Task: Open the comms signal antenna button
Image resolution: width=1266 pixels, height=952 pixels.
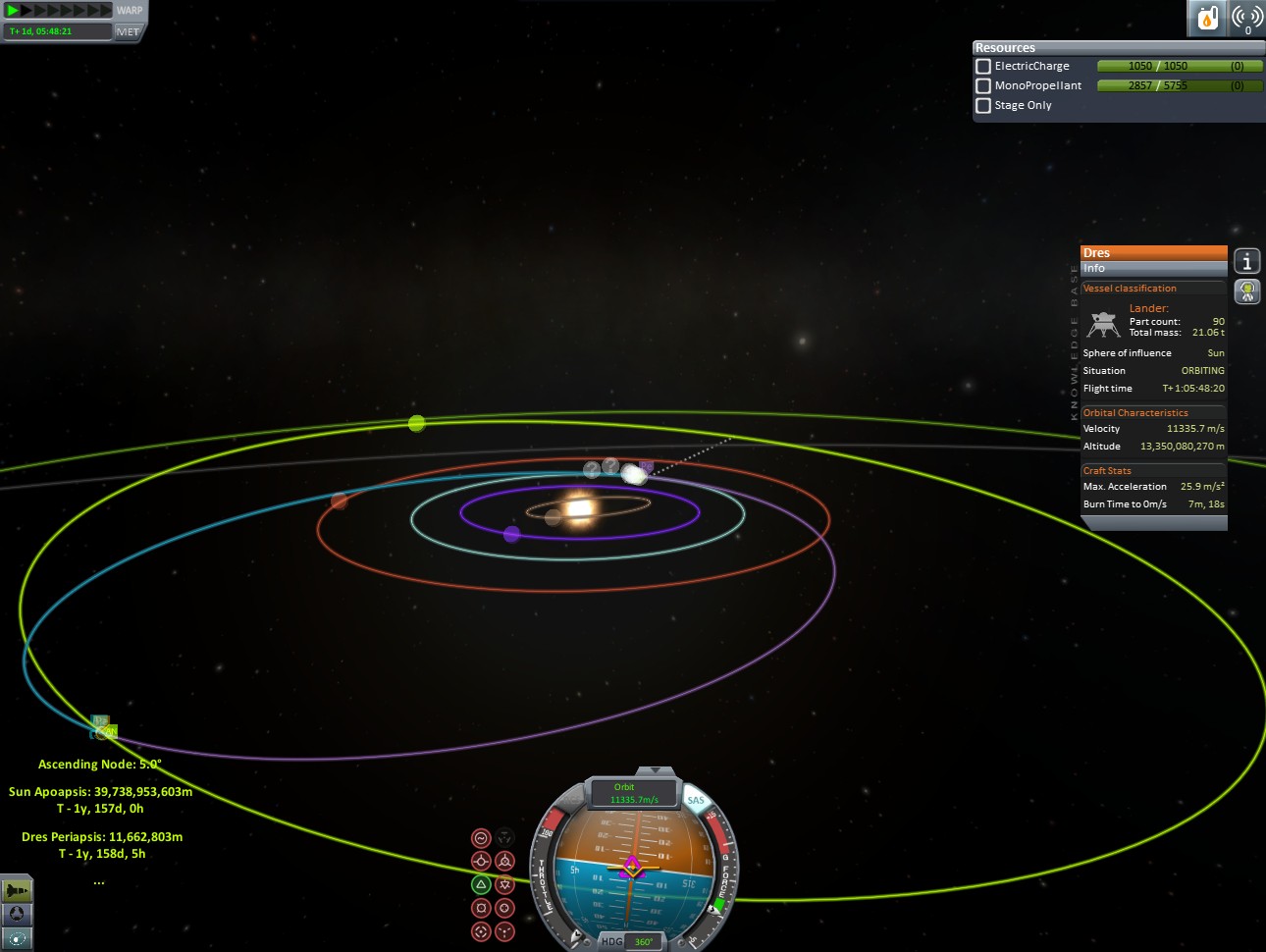Action: click(x=1246, y=18)
